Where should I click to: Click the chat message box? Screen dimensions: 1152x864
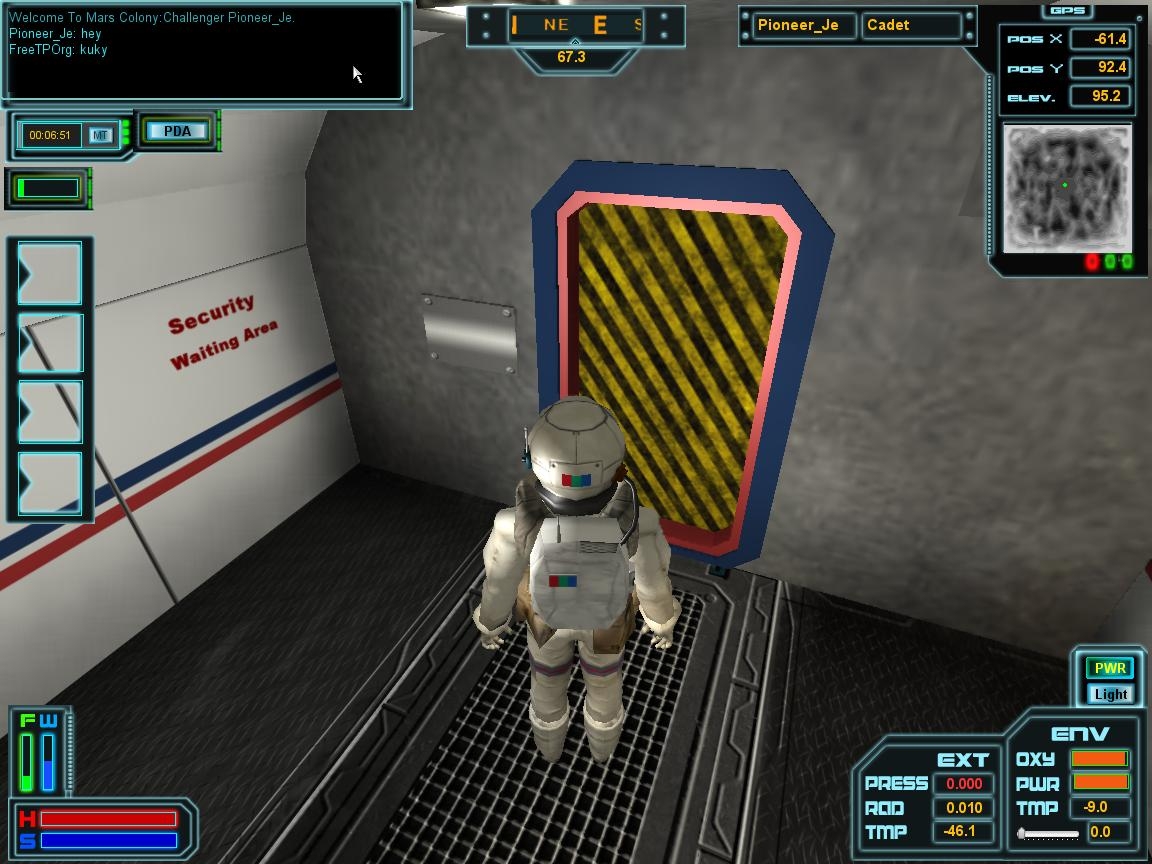[204, 53]
